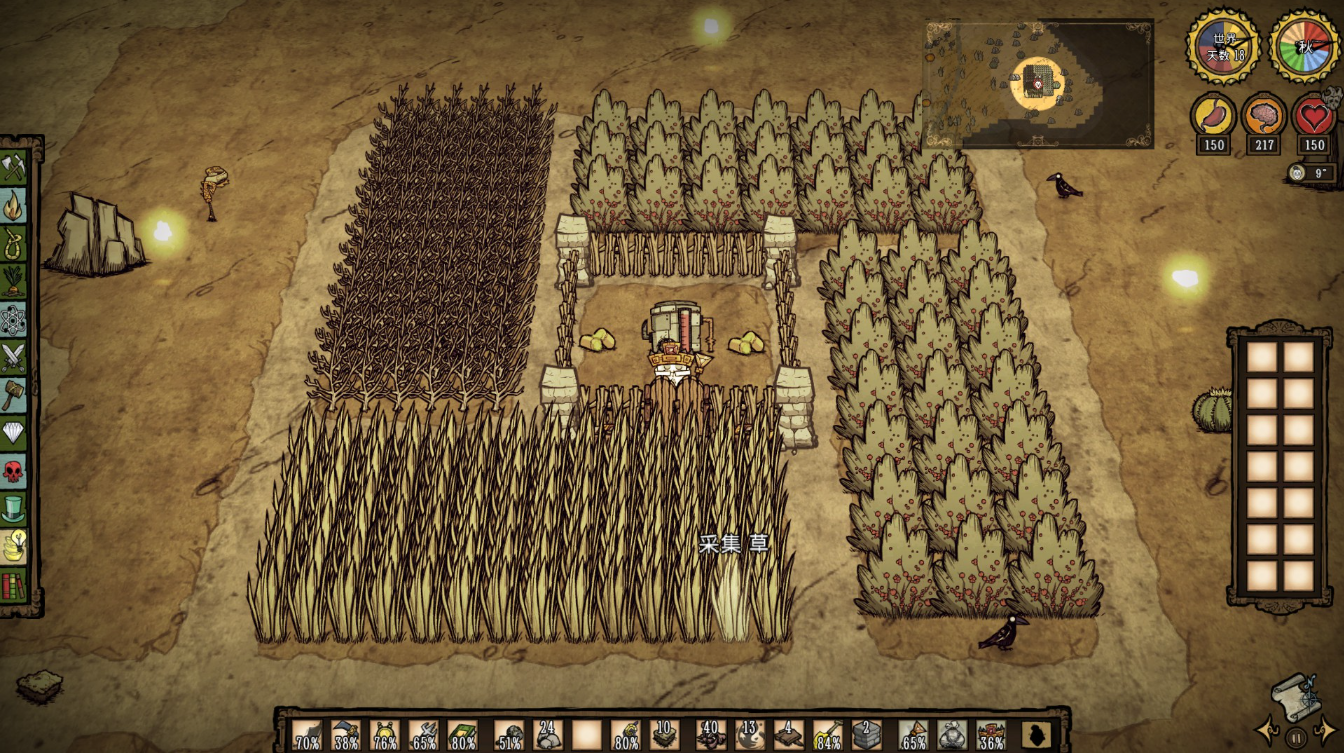This screenshot has width=1344, height=753.
Task: Select the rocks stack of 24
Action: pyautogui.click(x=547, y=735)
